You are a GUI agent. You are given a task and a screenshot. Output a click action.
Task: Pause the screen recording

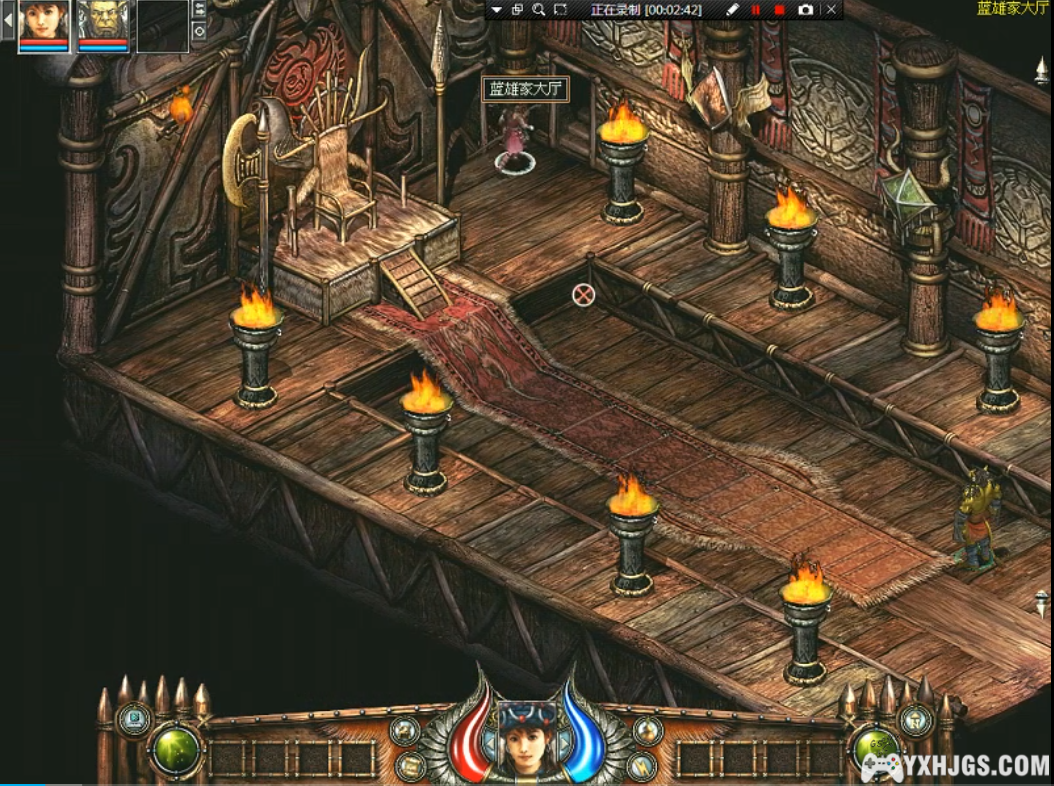point(755,10)
